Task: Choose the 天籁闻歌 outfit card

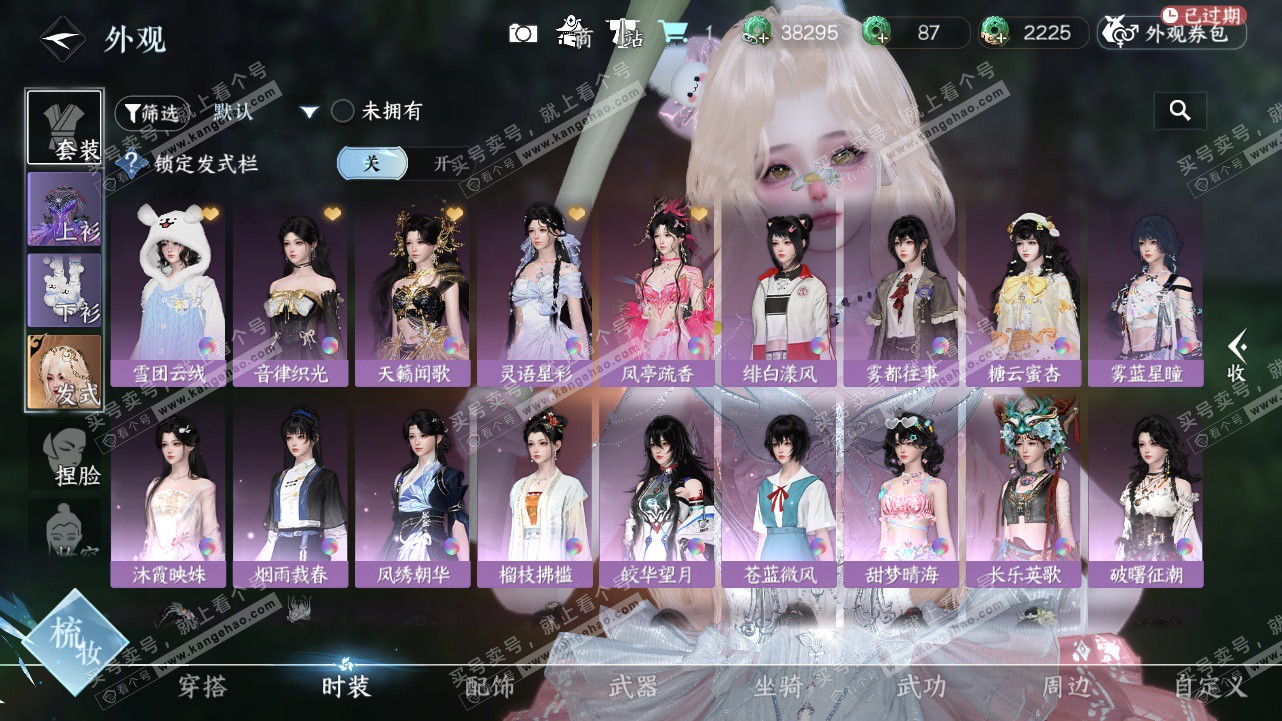Action: click(x=412, y=295)
